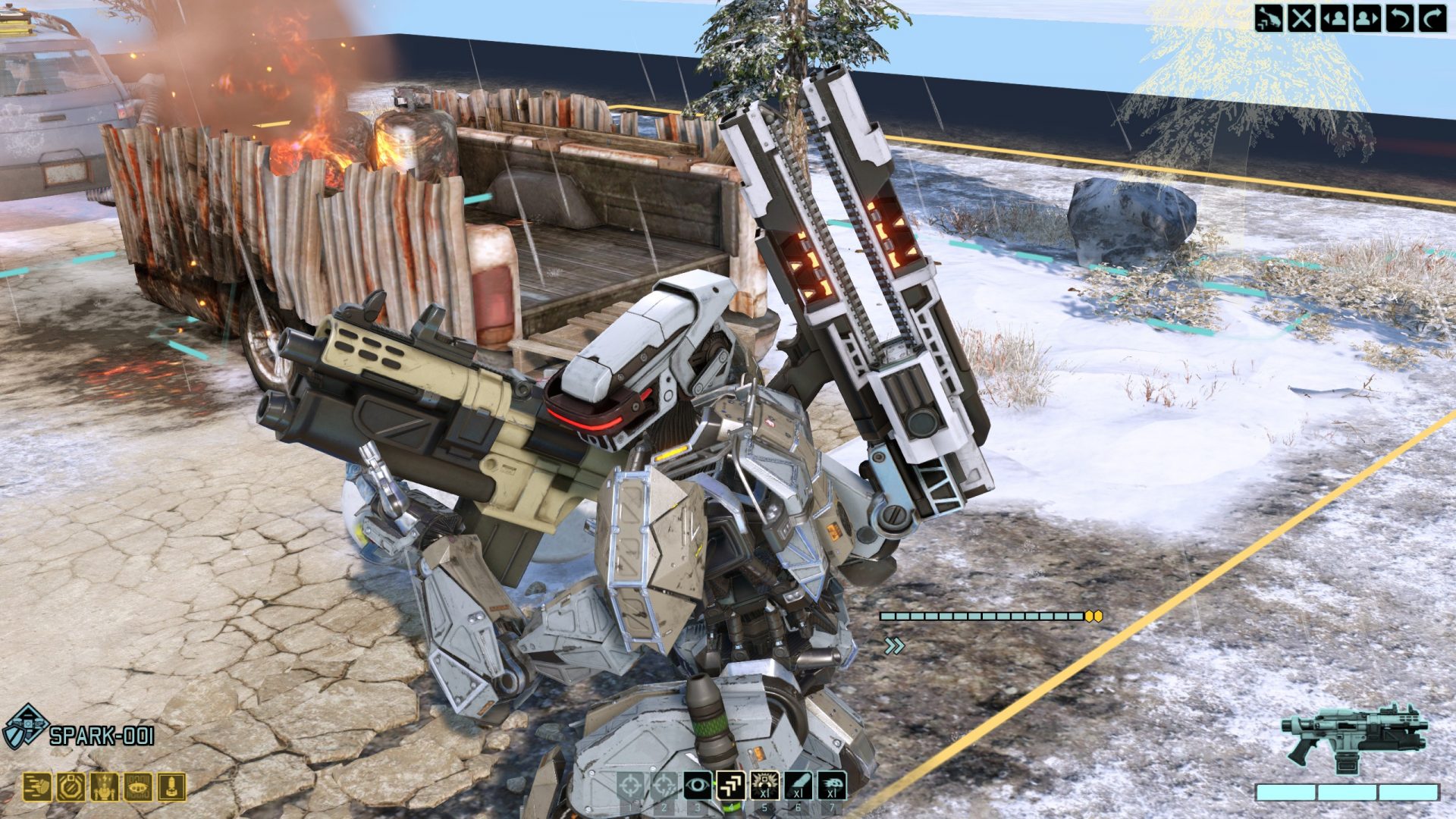Call the Skyranger evac button
The image size is (1456, 819).
pyautogui.click(x=1269, y=17)
